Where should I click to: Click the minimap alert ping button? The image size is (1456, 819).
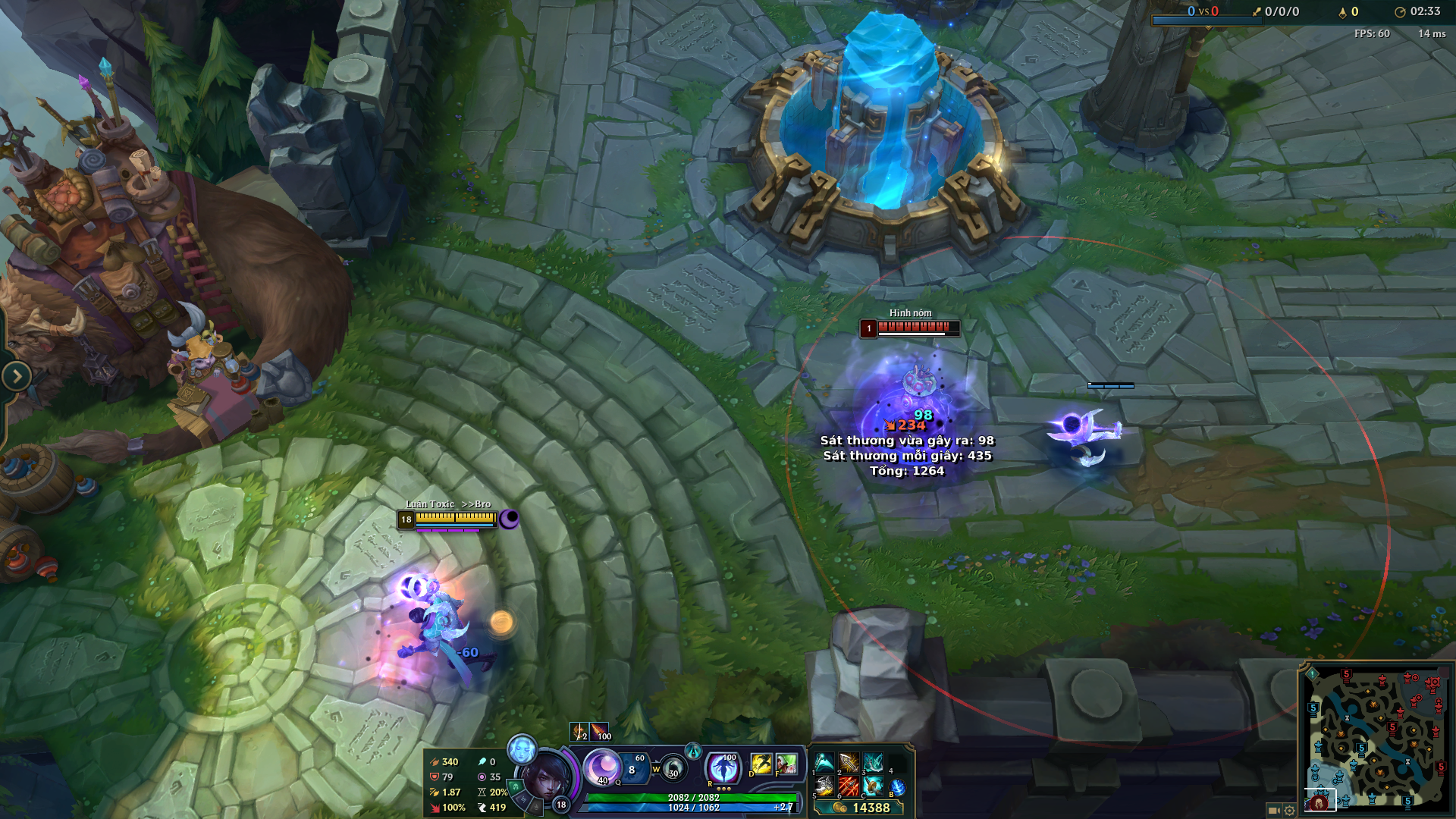pyautogui.click(x=1313, y=673)
